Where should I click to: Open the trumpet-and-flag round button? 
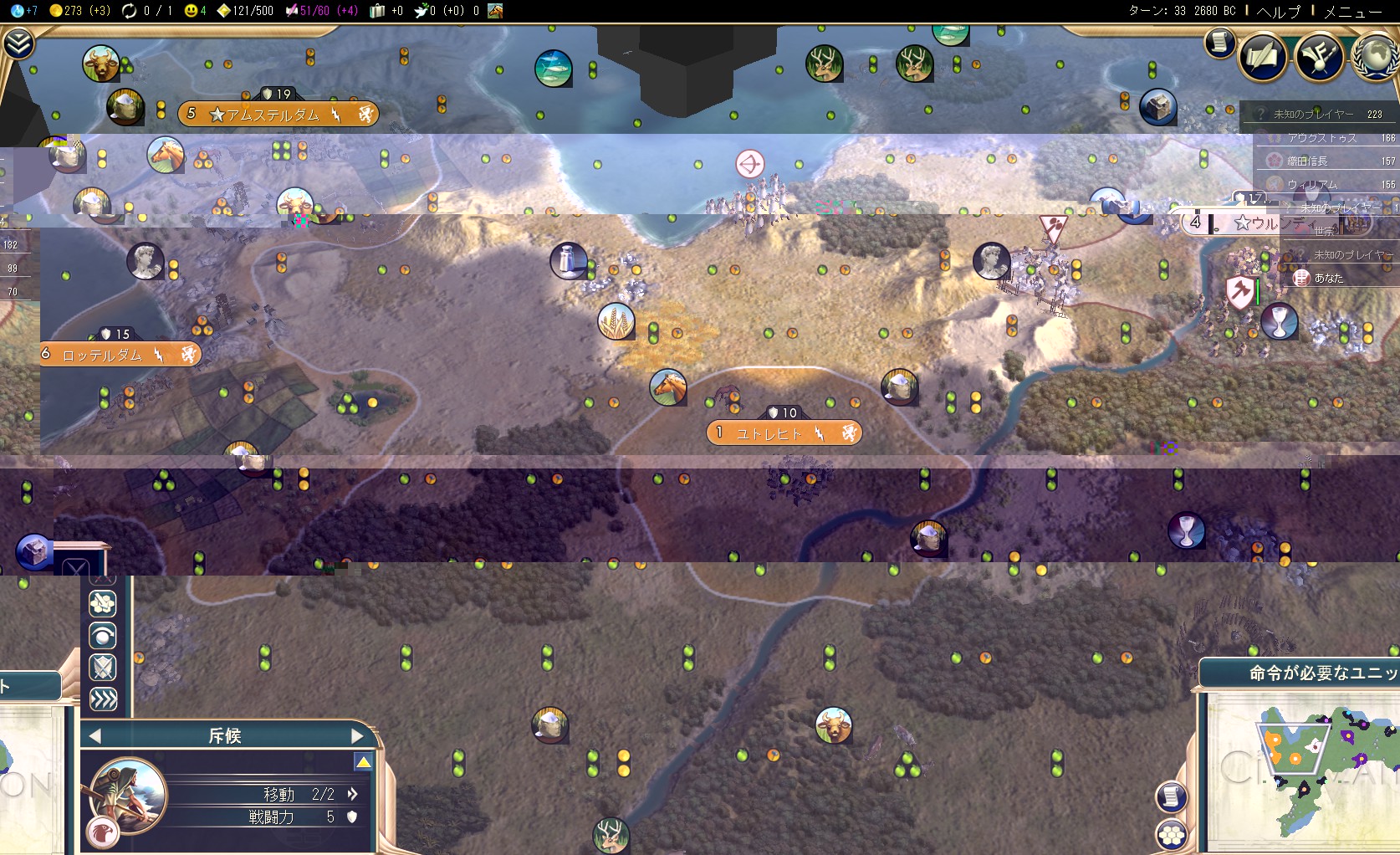tap(1319, 56)
